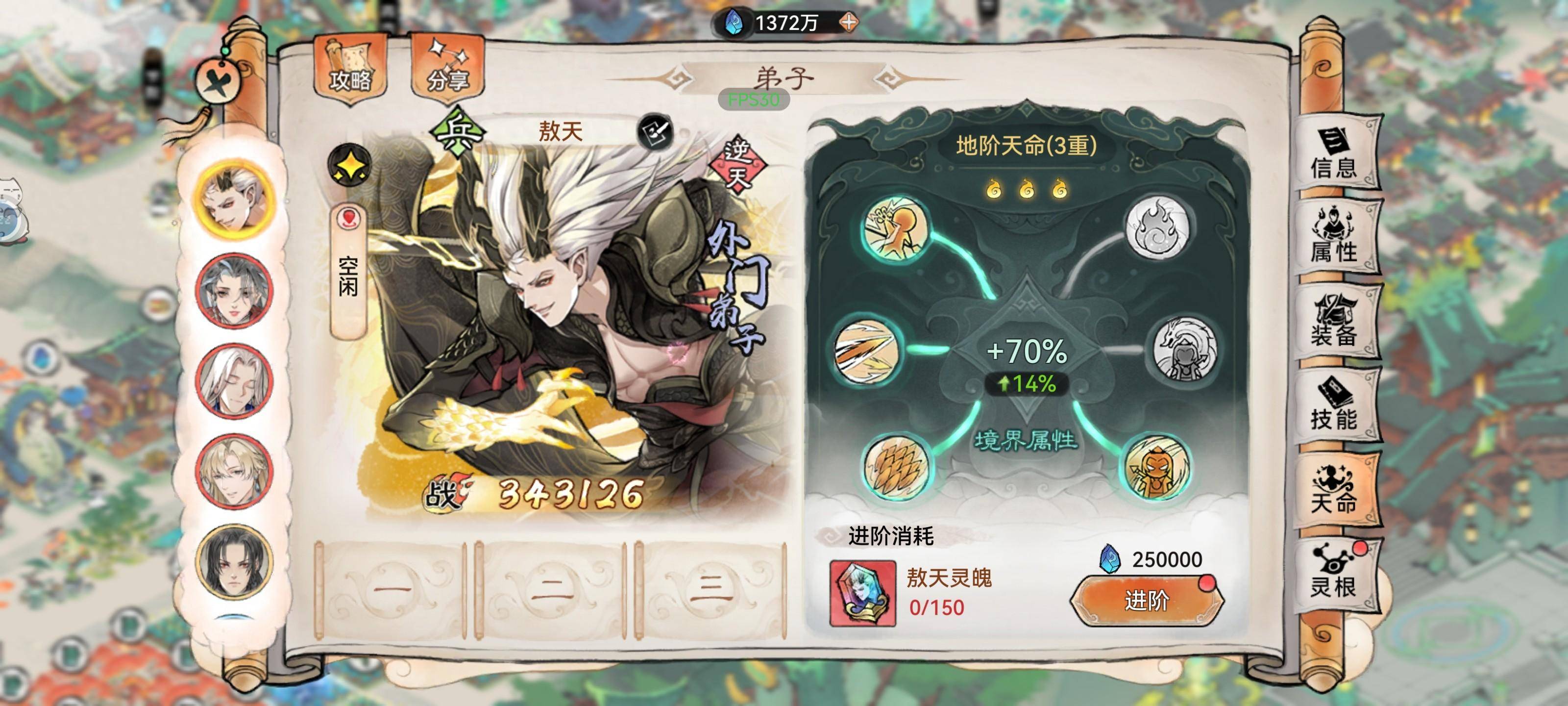
Task: Close the disciple scroll panel
Action: (x=219, y=81)
